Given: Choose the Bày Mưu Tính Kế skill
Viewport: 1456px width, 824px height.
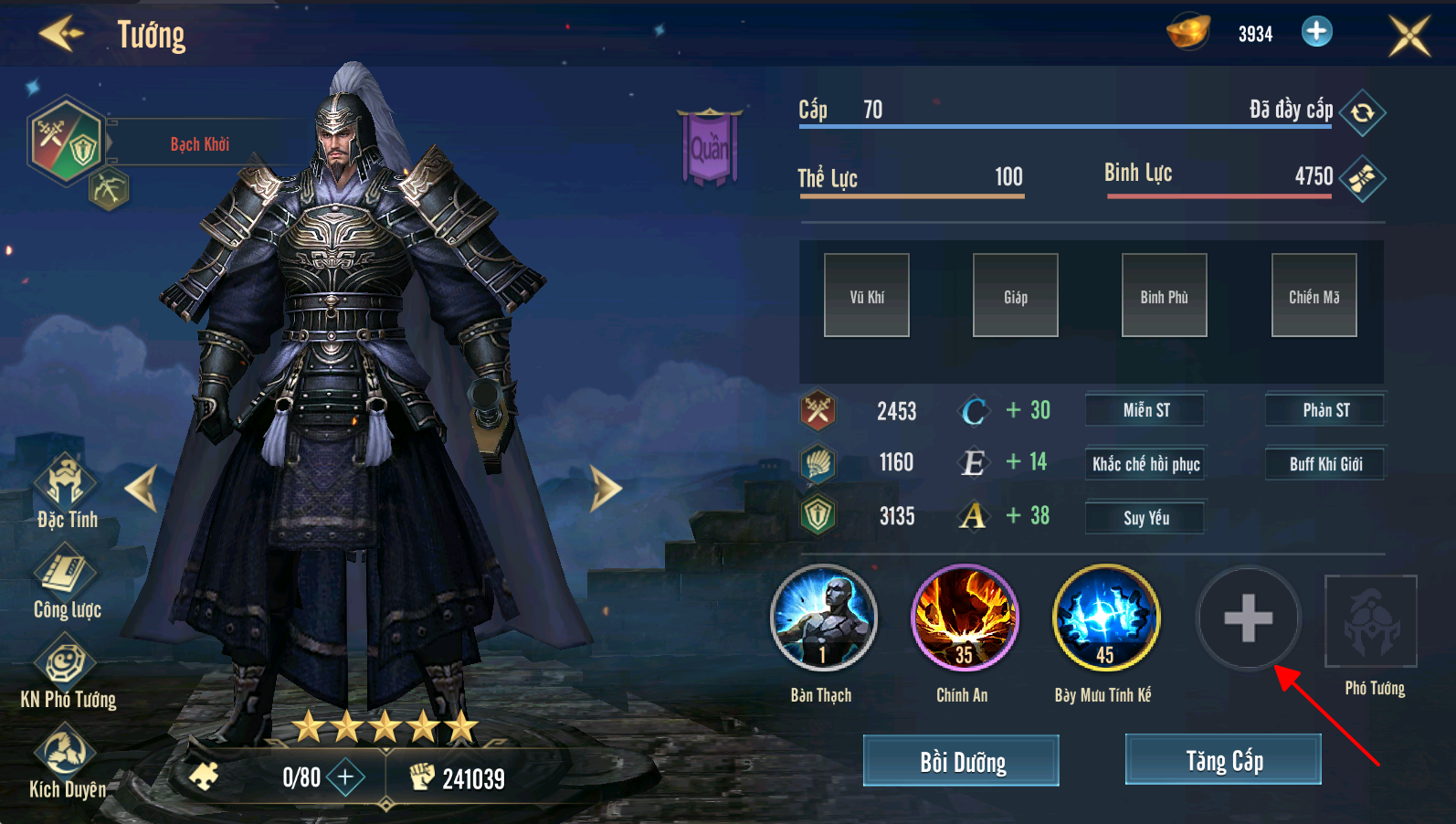Looking at the screenshot, I should 1105,618.
